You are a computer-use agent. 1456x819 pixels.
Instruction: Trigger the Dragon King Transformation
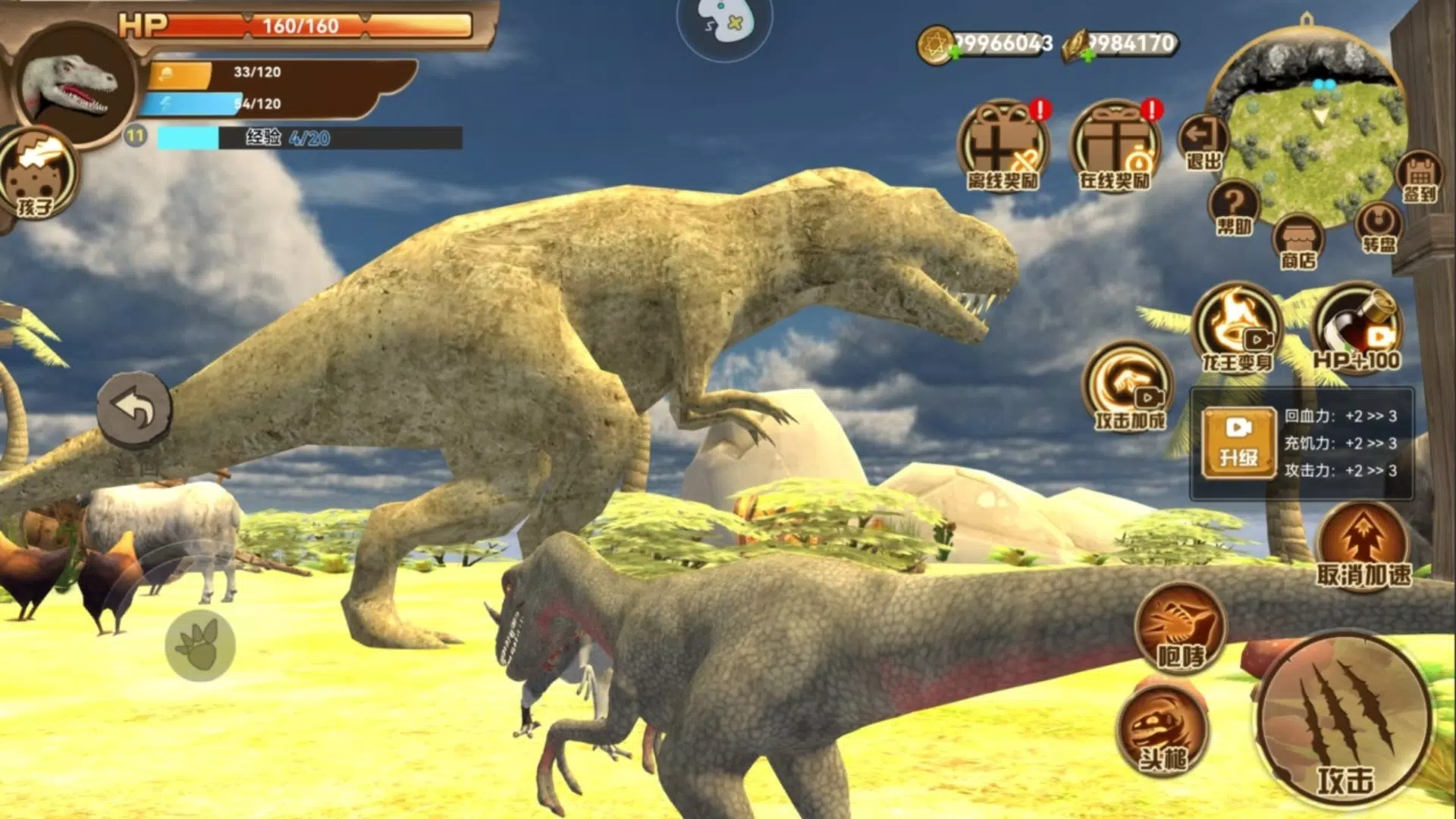[x=1238, y=328]
